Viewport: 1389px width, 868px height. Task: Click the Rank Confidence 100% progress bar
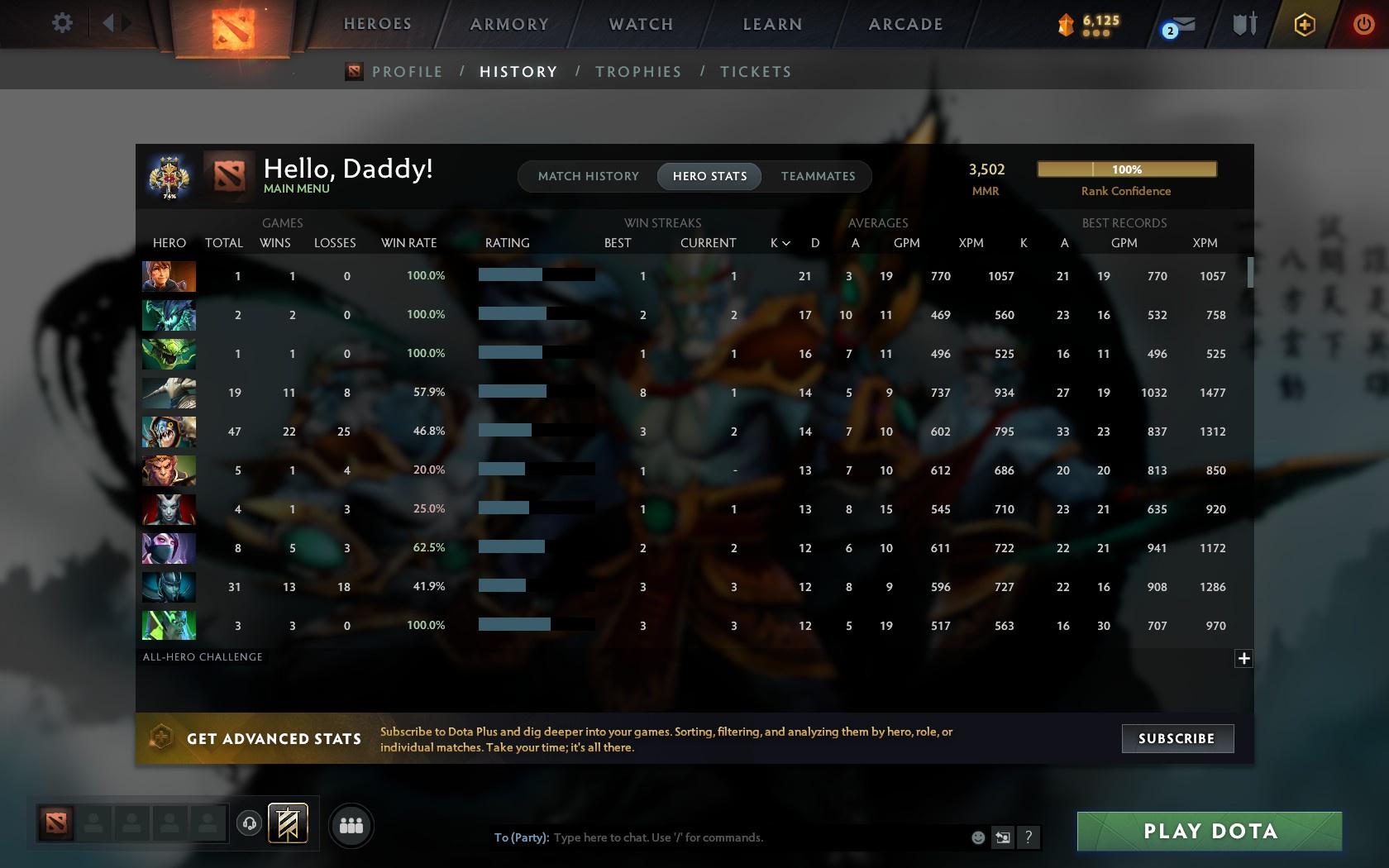point(1126,168)
